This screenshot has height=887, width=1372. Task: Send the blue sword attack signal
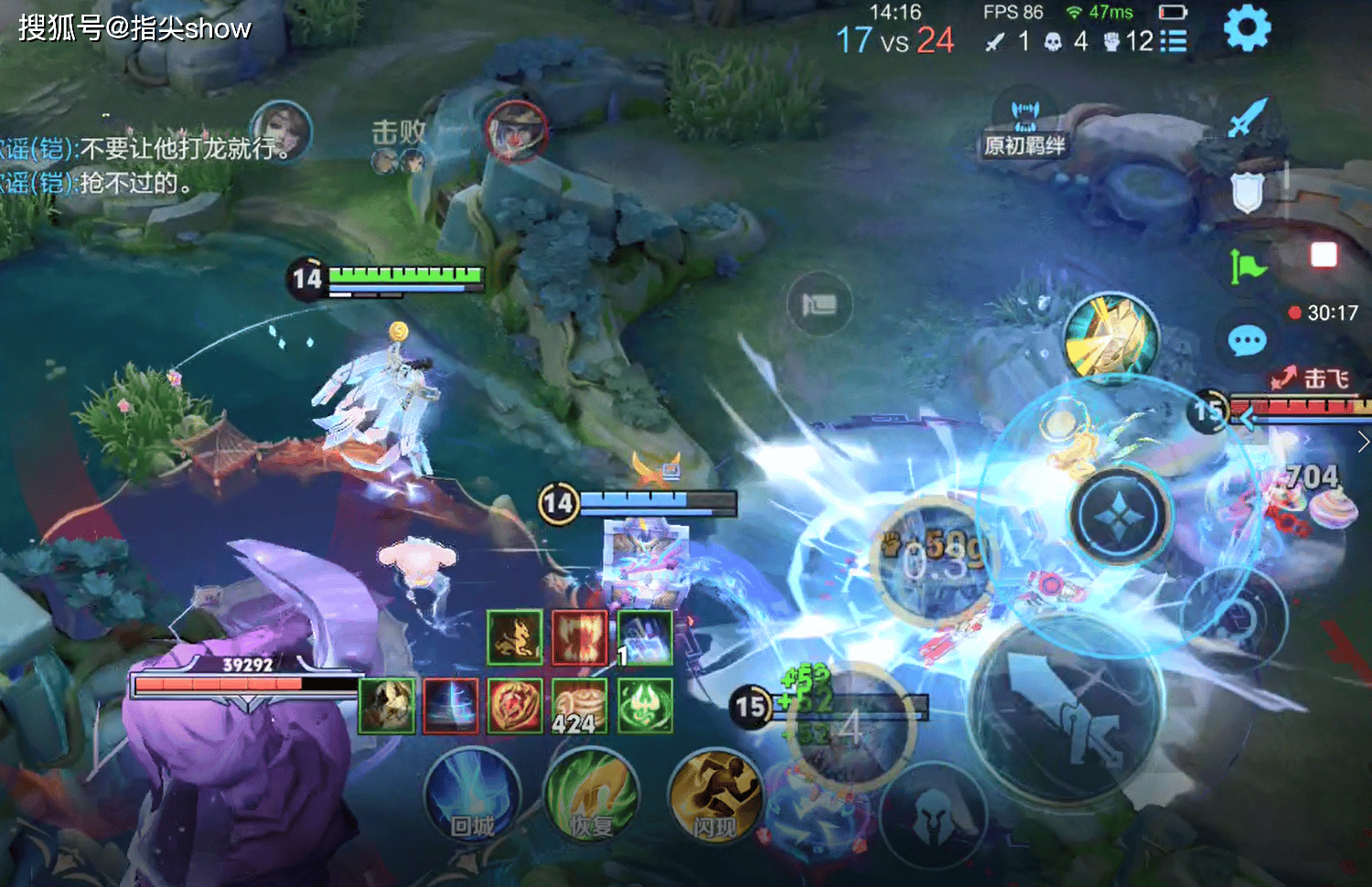point(1248,117)
